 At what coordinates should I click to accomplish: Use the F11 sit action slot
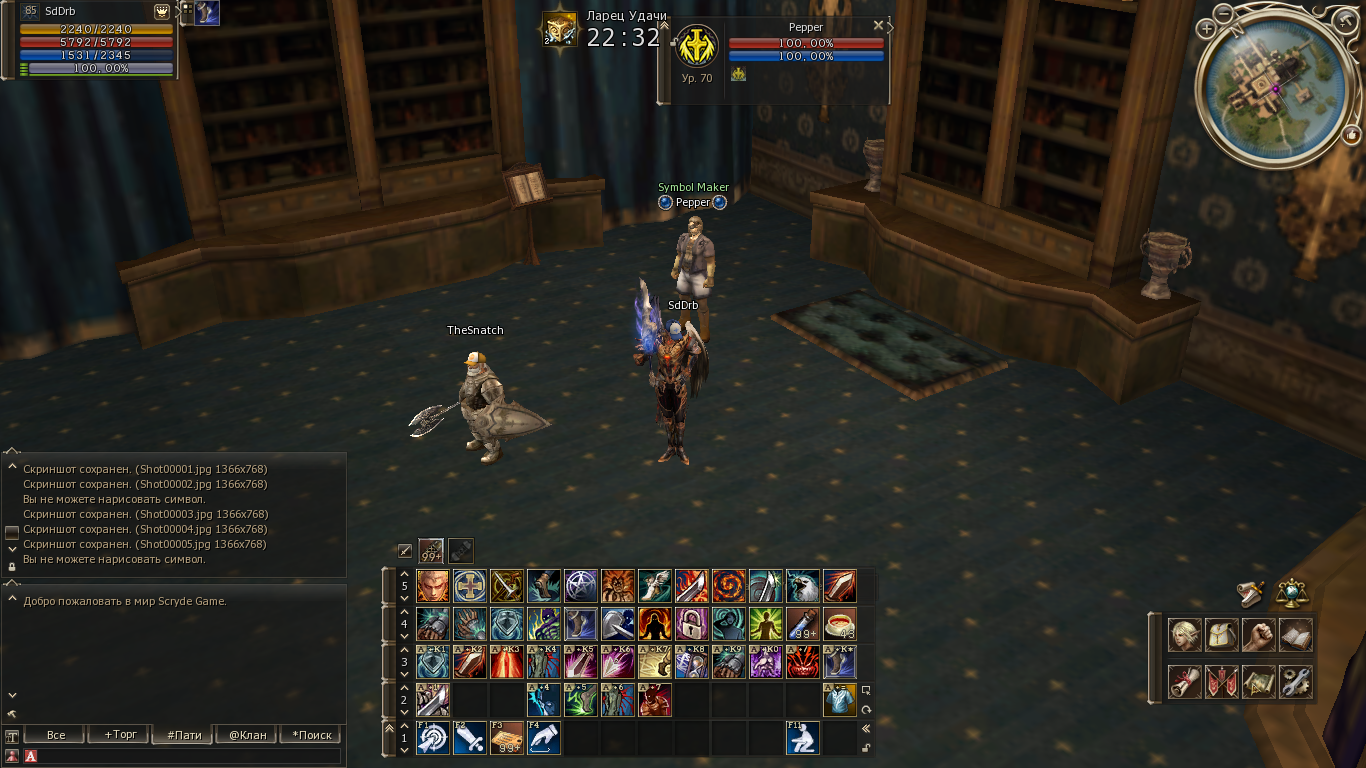coord(803,738)
